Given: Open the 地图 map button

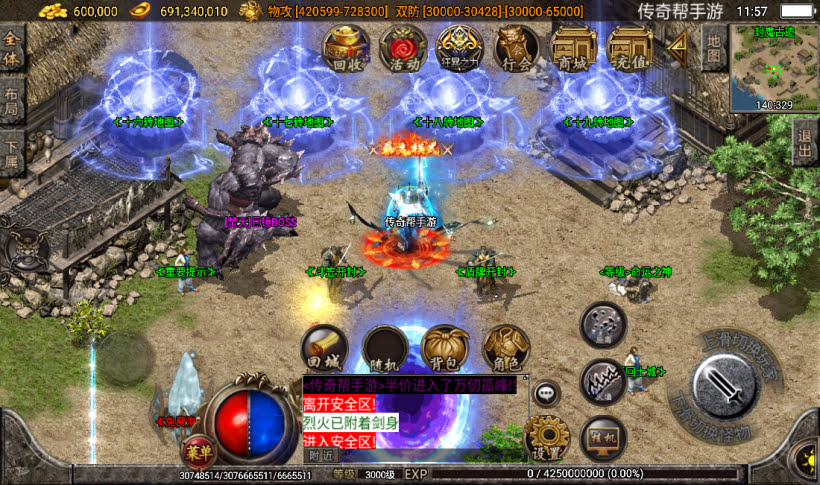Looking at the screenshot, I should [x=712, y=46].
